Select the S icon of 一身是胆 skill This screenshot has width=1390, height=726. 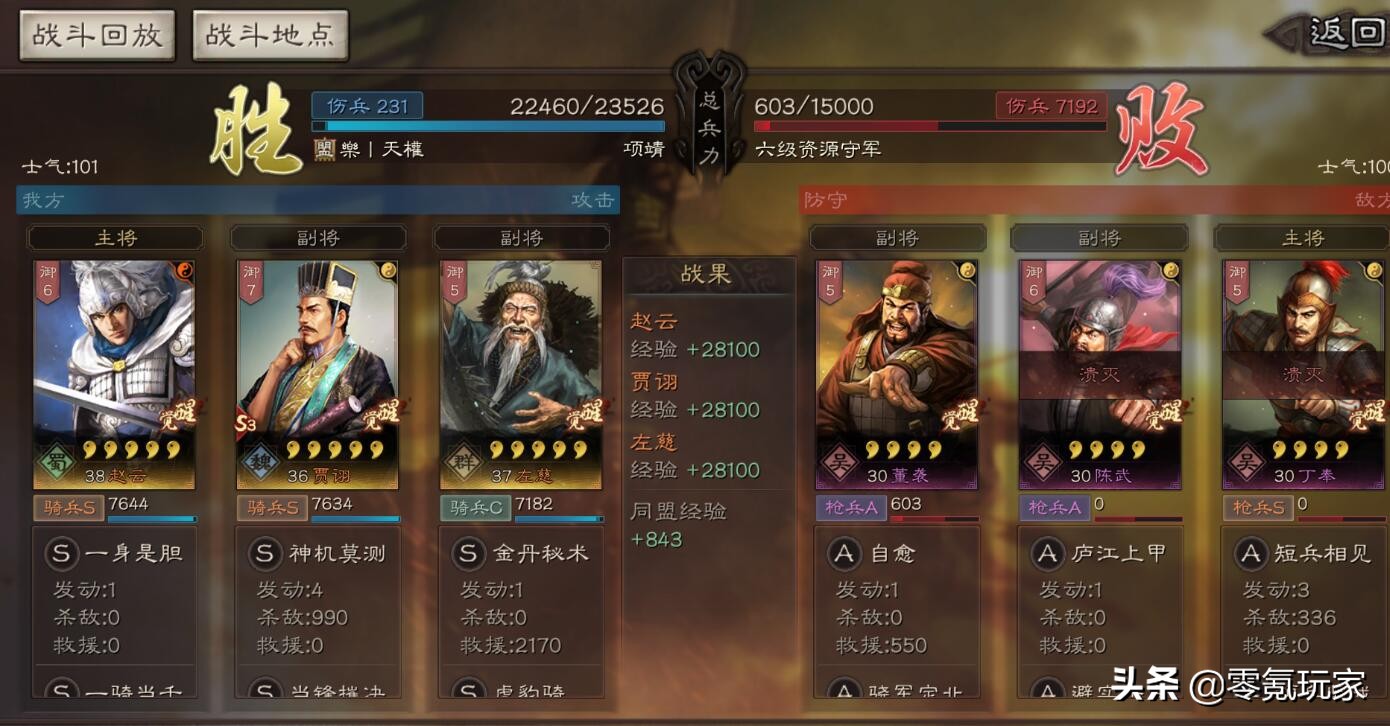62,552
